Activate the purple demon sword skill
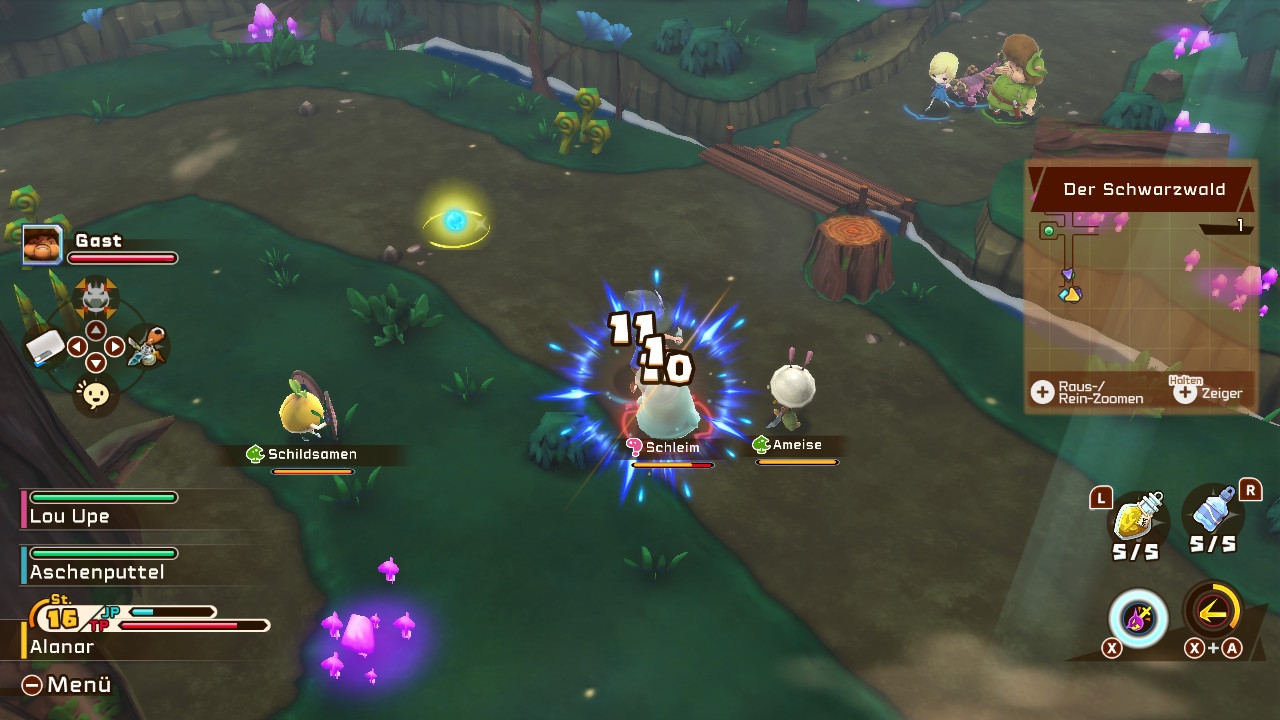1280x720 pixels. 1138,616
